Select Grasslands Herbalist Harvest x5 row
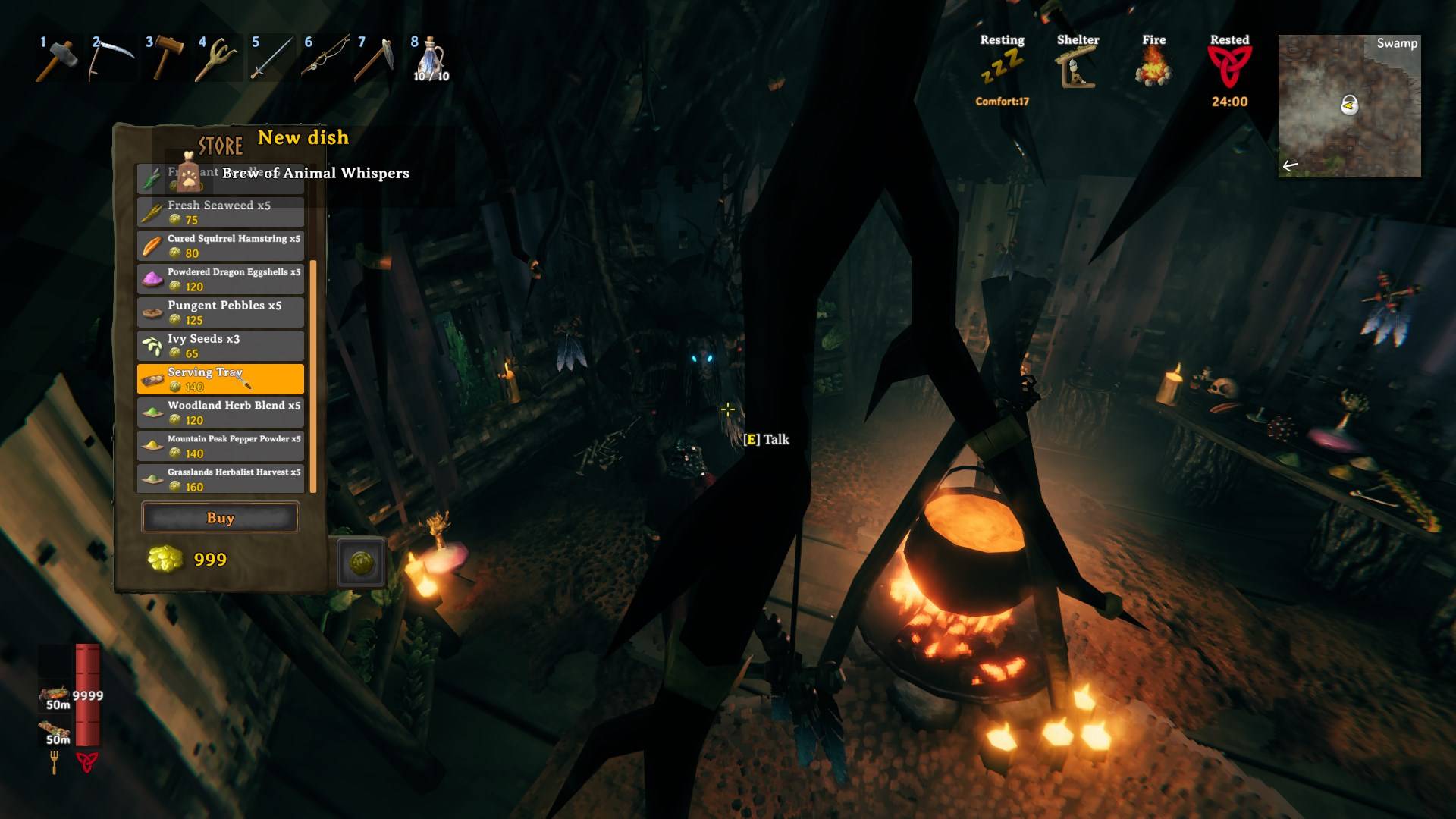This screenshot has height=819, width=1456. 220,479
